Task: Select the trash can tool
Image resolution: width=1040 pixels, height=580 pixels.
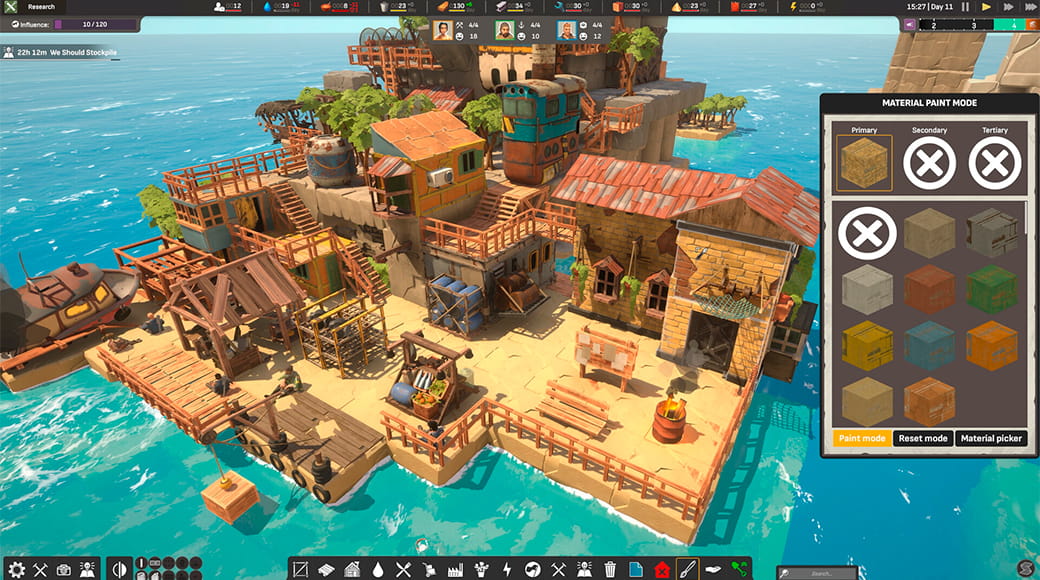Action: tap(610, 569)
